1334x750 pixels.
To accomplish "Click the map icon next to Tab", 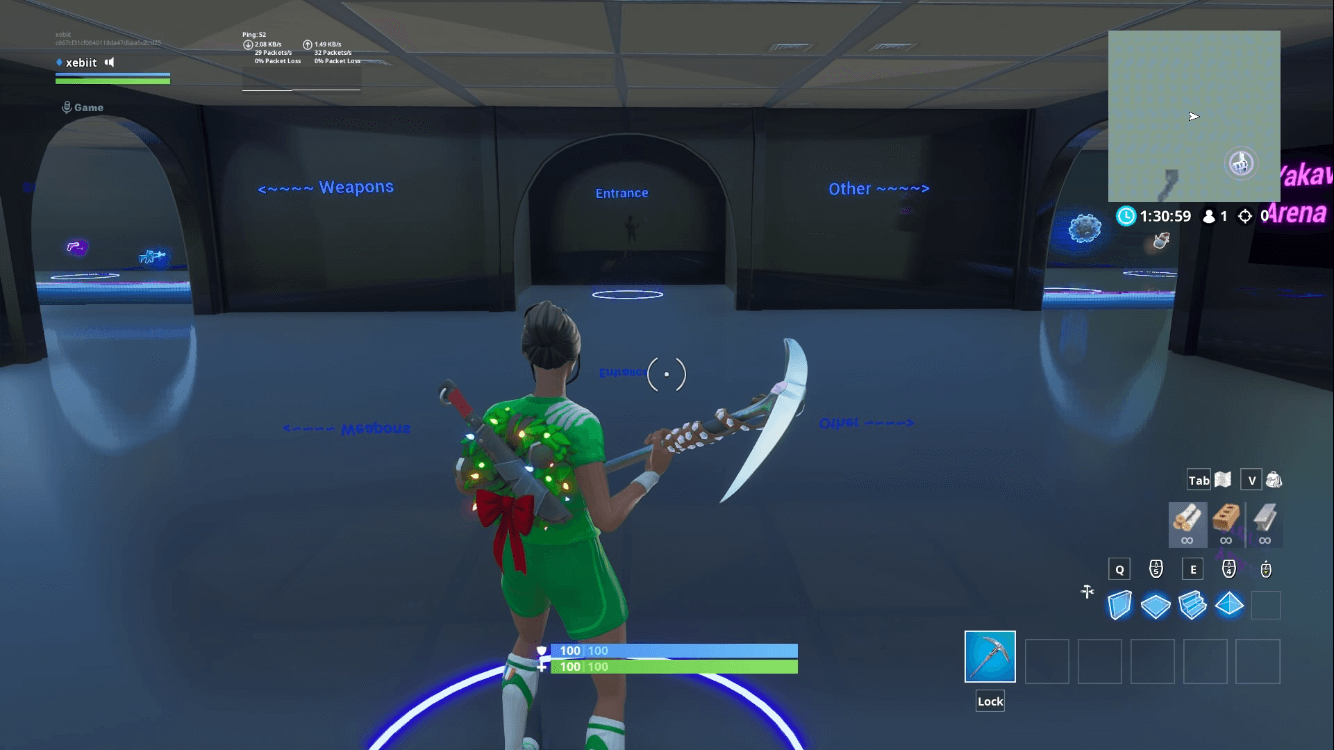I will [1223, 480].
